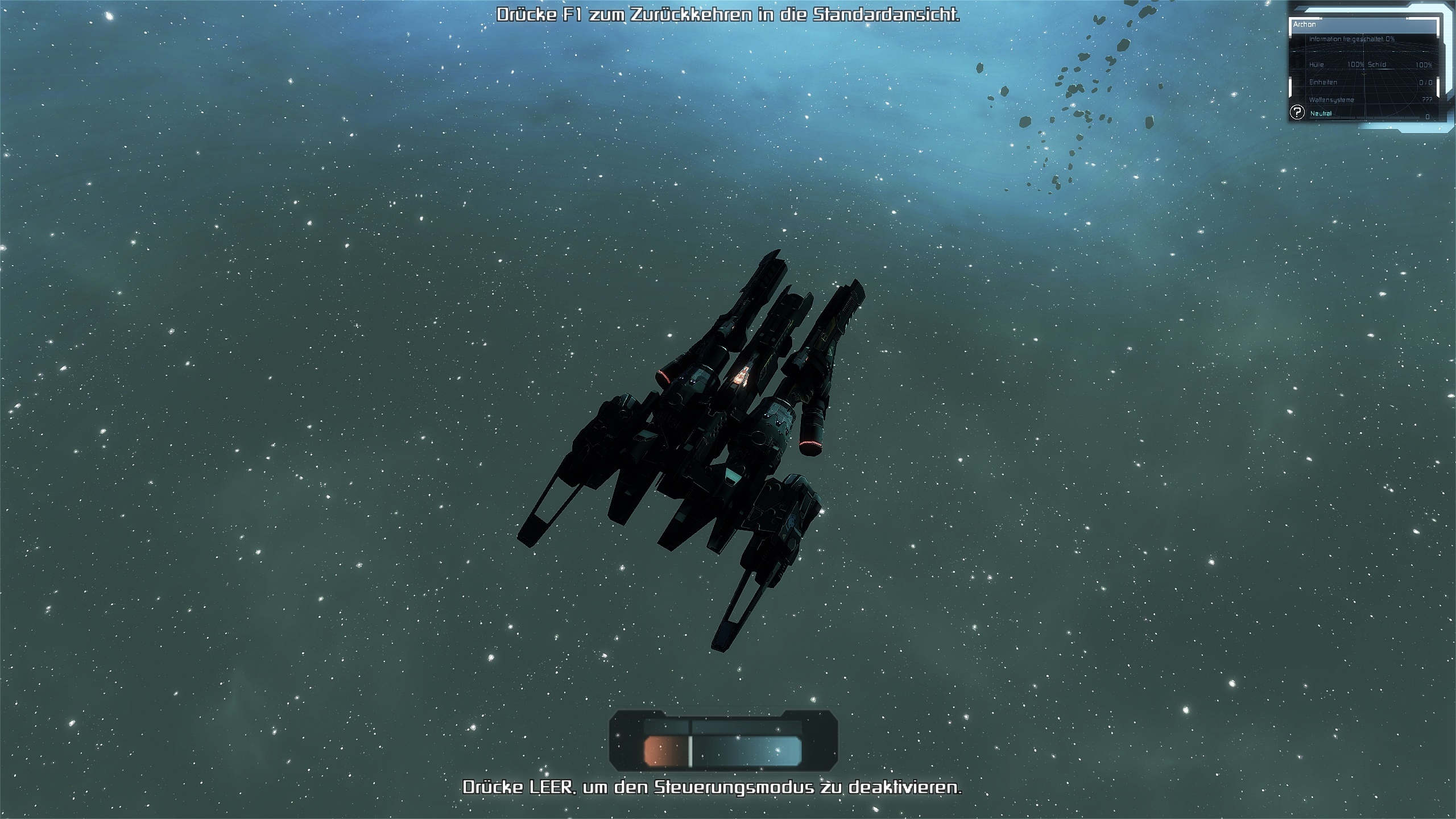1456x819 pixels.
Task: Set the speed bar to its blue forward section
Action: [746, 751]
